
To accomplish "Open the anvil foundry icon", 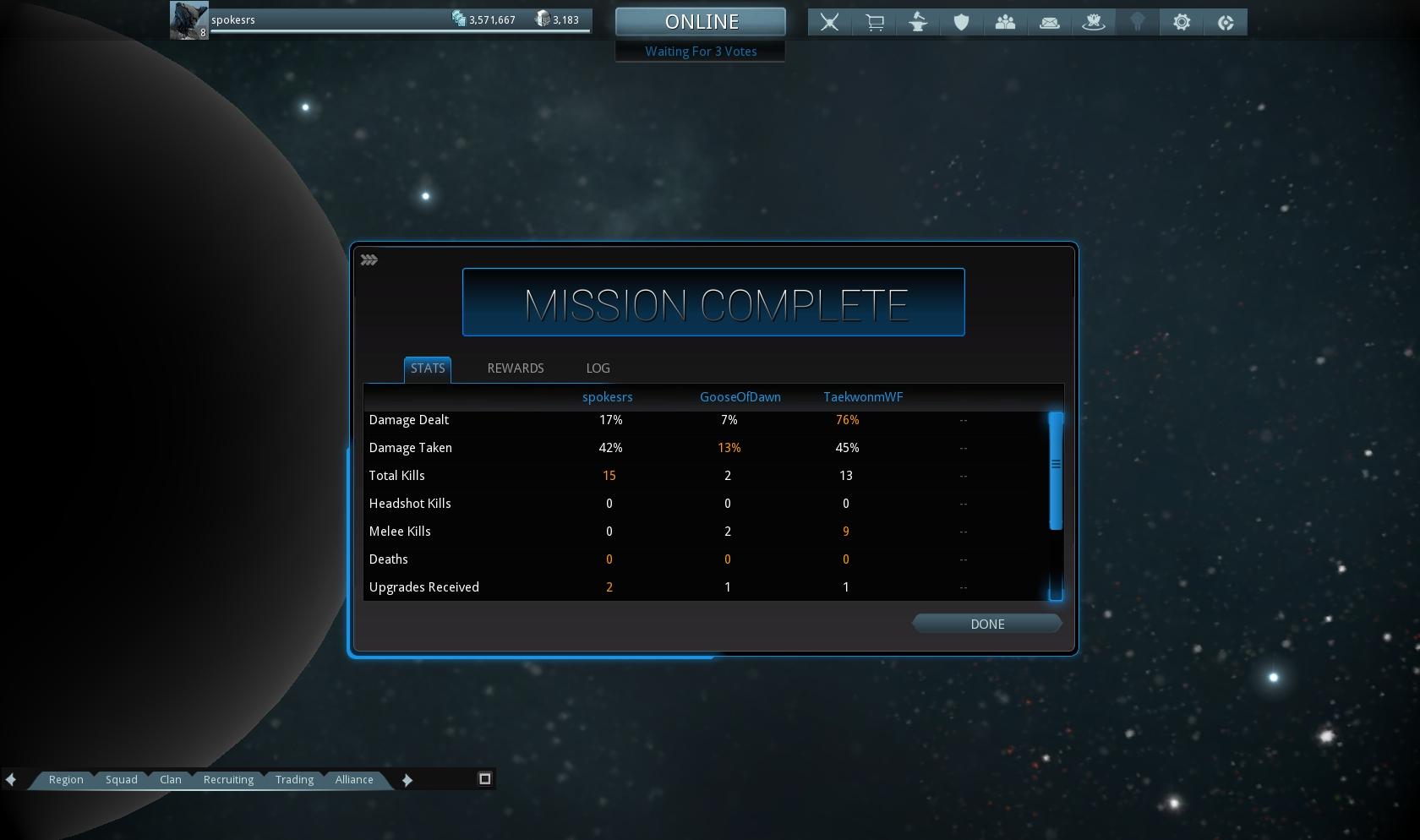I will [x=918, y=23].
